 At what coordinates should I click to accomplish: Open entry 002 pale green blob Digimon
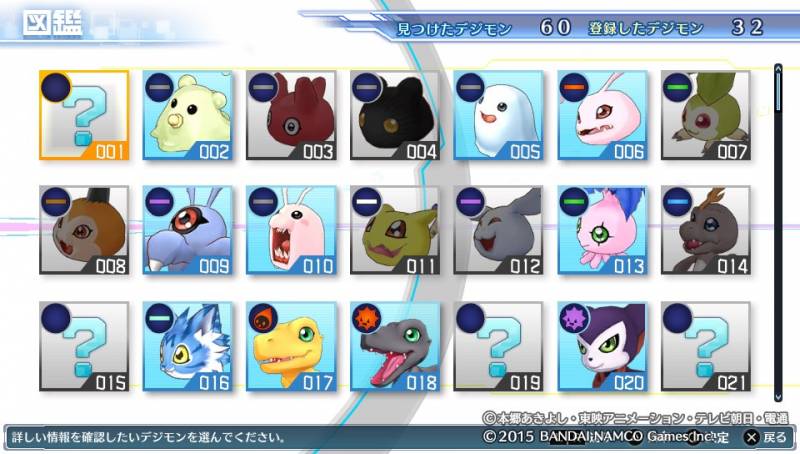pyautogui.click(x=188, y=116)
